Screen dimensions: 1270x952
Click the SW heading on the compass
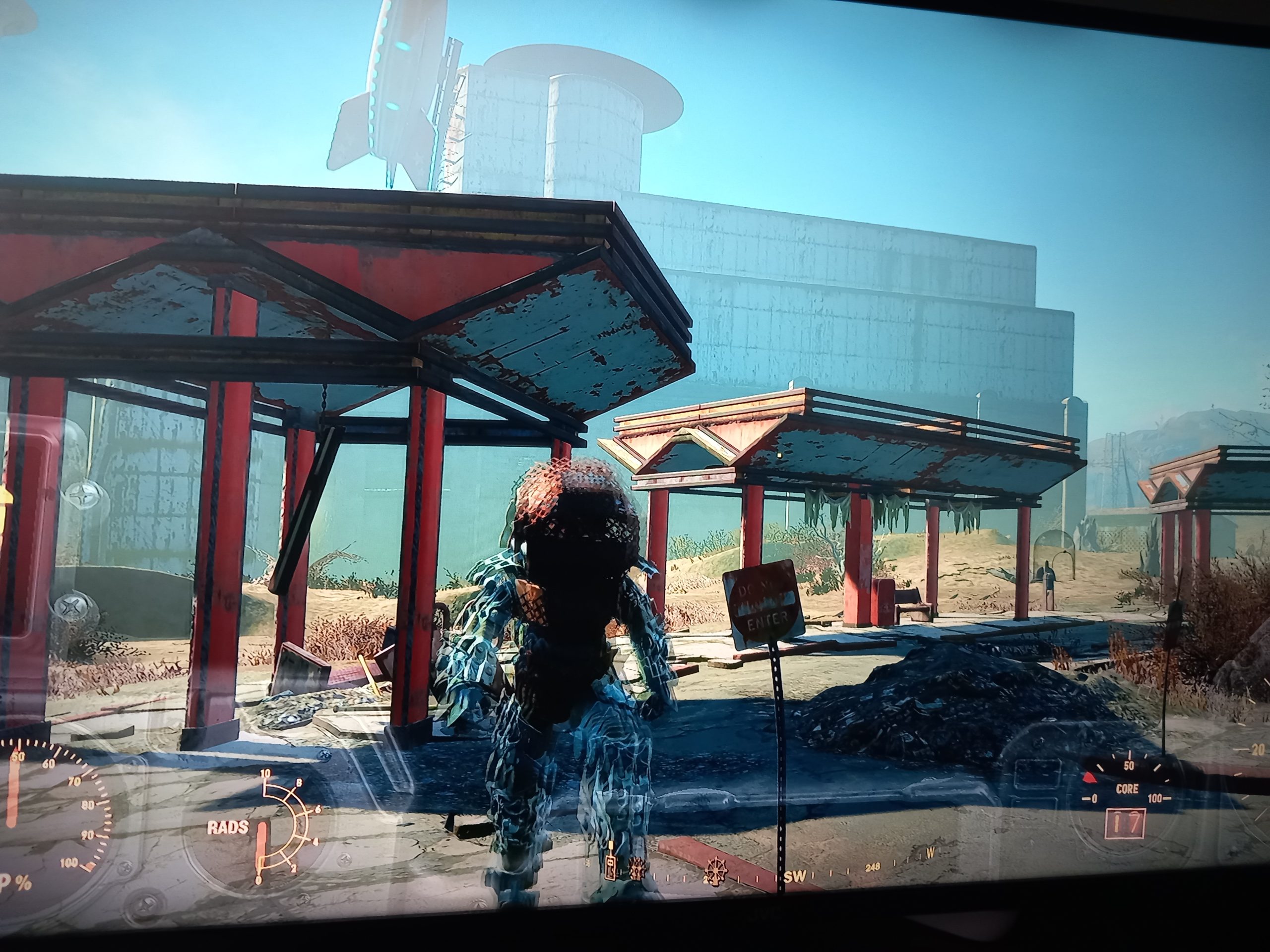pos(795,878)
